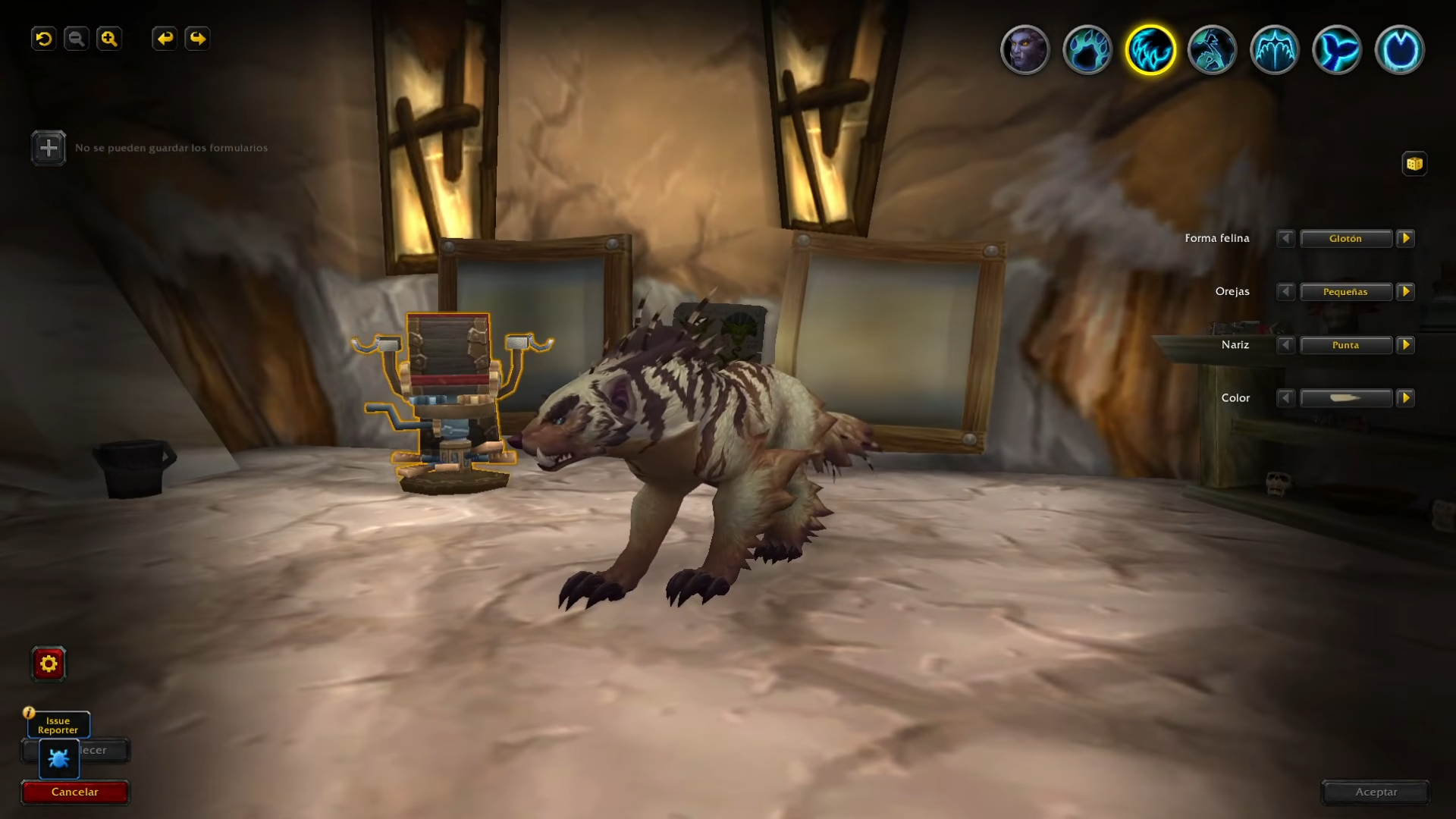The image size is (1456, 819).
Task: Randomize the appearance with the dice button
Action: [1414, 164]
